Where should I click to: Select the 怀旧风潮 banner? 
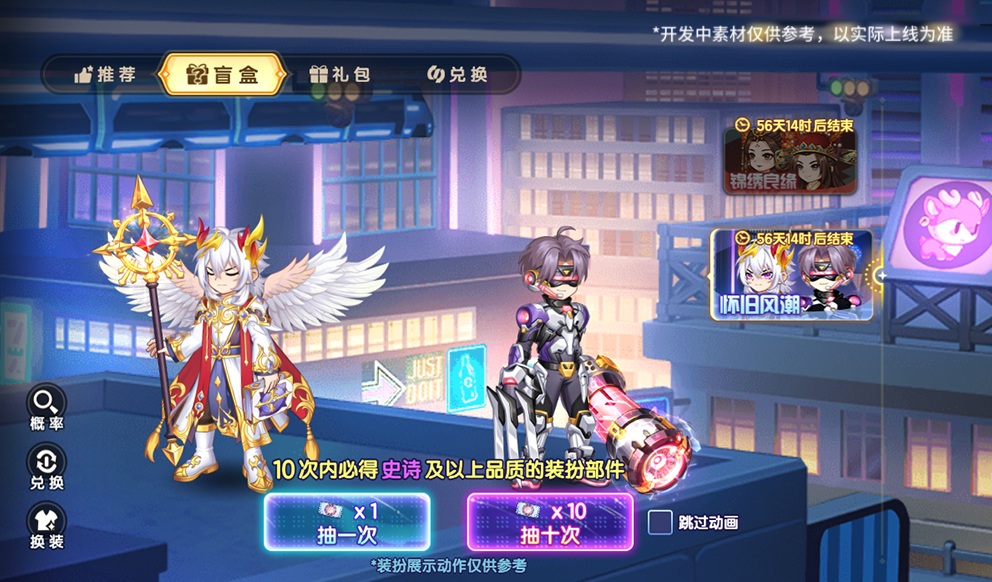coord(790,275)
